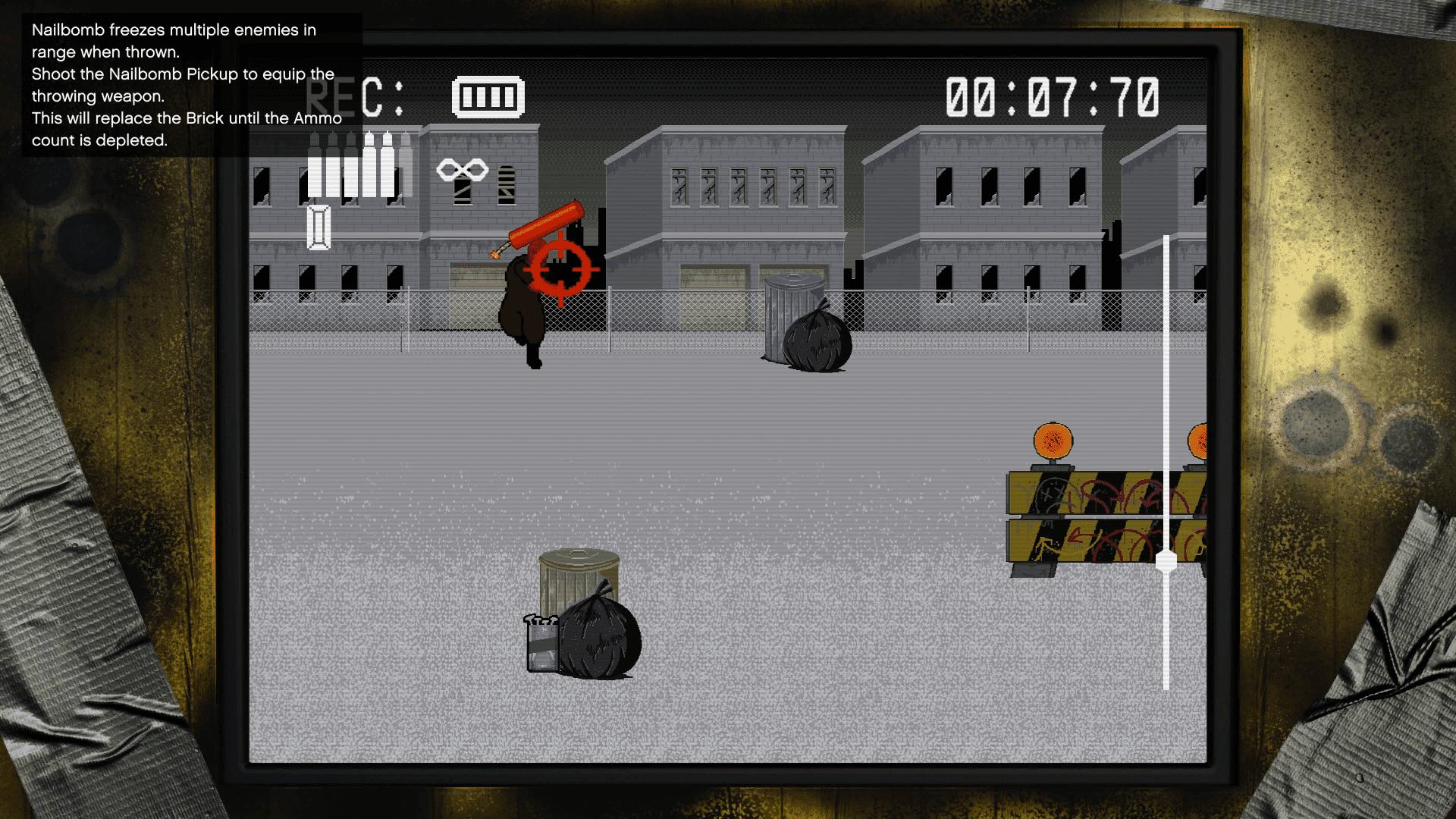1456x819 pixels.
Task: Click the infinity ammo symbol
Action: (462, 168)
